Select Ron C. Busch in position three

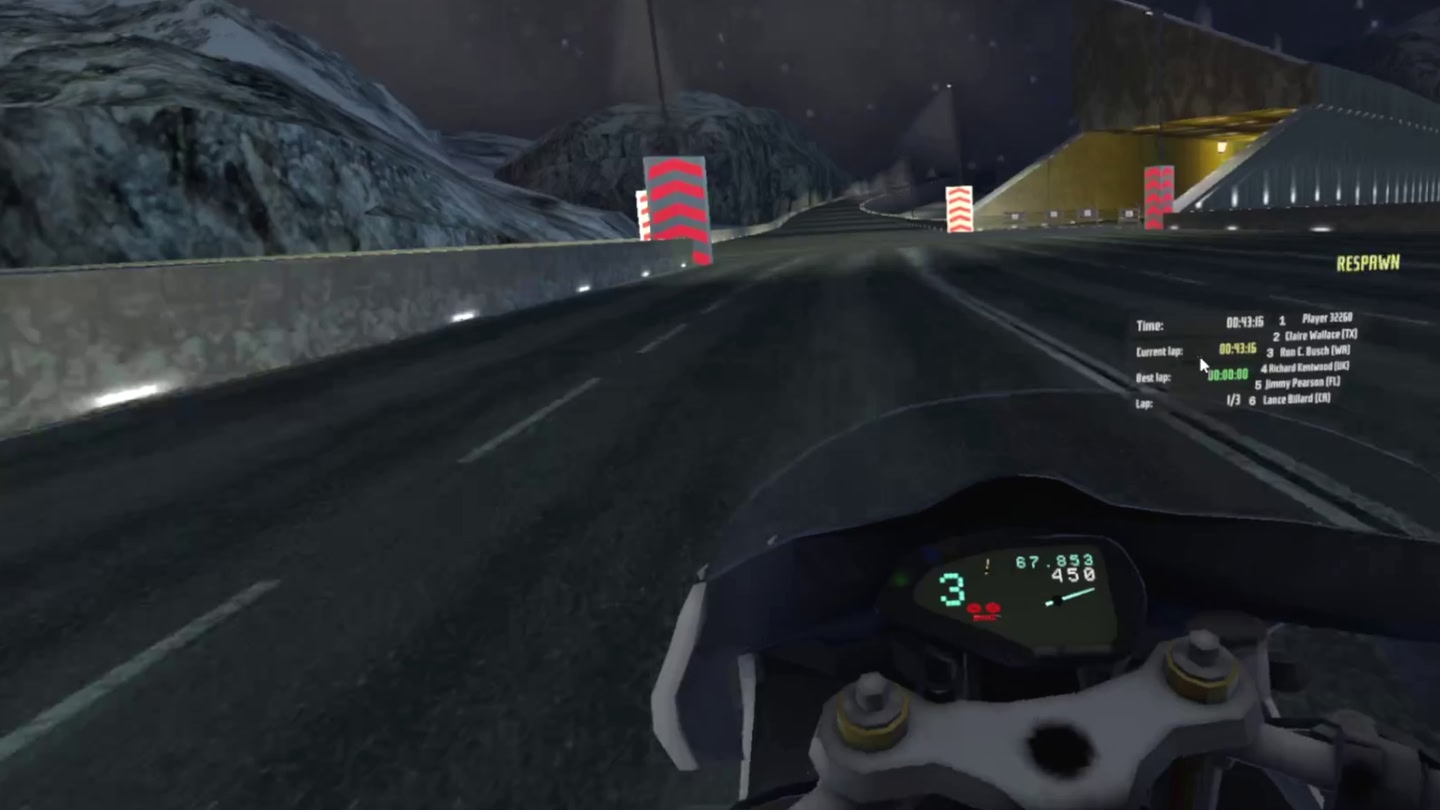click(x=1315, y=350)
